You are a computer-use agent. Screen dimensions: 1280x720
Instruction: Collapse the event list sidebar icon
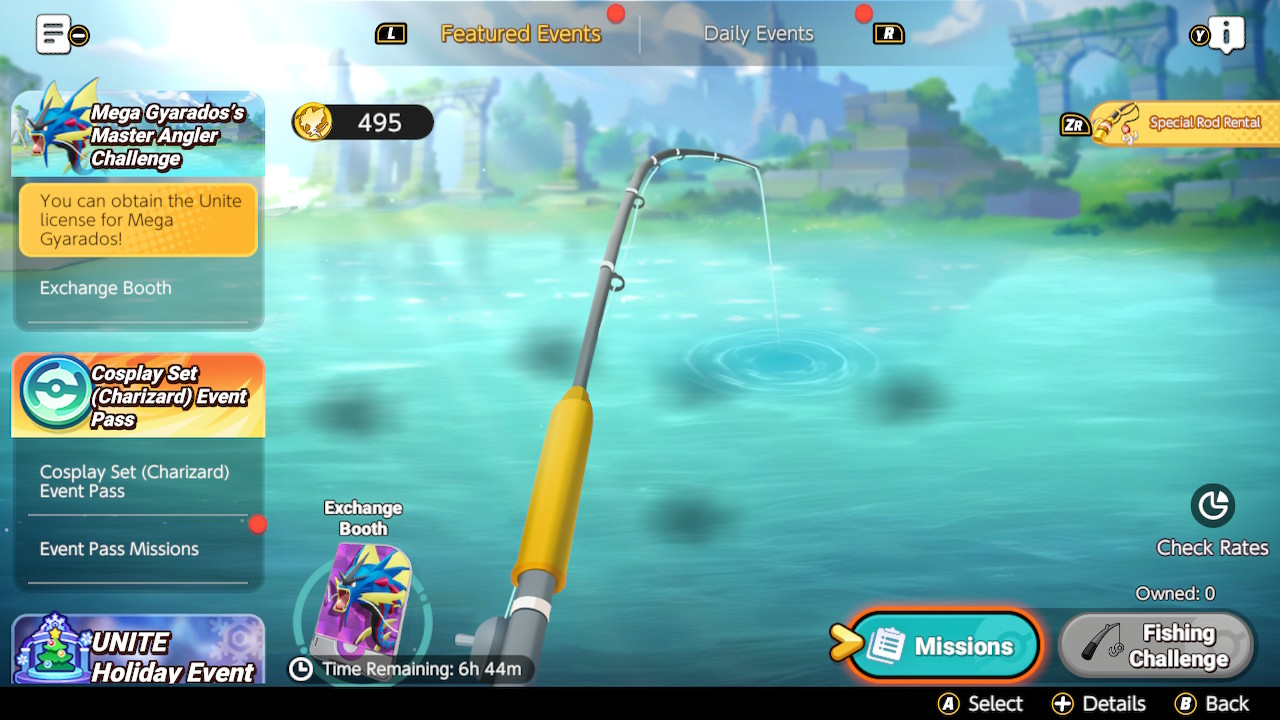point(61,34)
